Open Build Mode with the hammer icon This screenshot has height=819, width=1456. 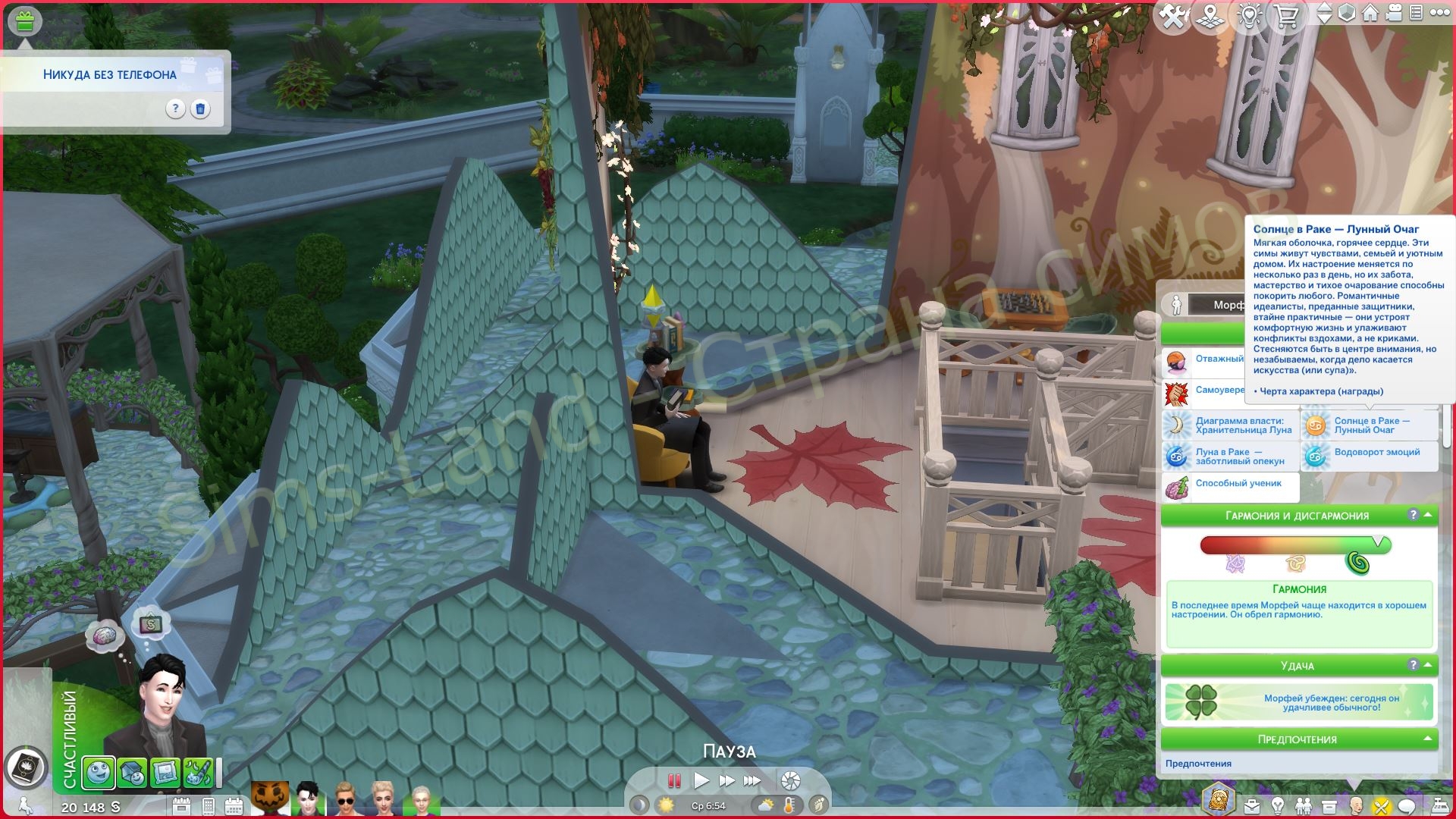point(1172,13)
